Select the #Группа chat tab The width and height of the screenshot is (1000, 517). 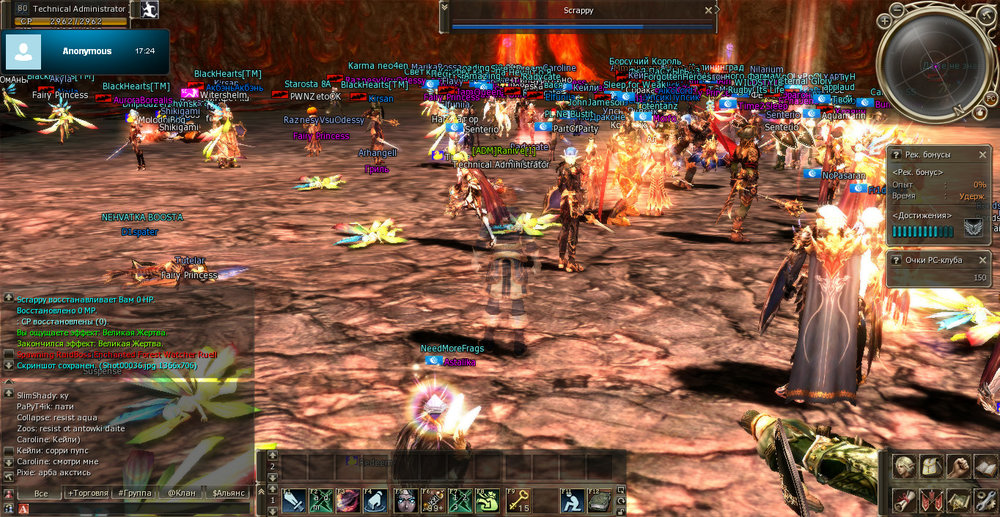(x=133, y=493)
